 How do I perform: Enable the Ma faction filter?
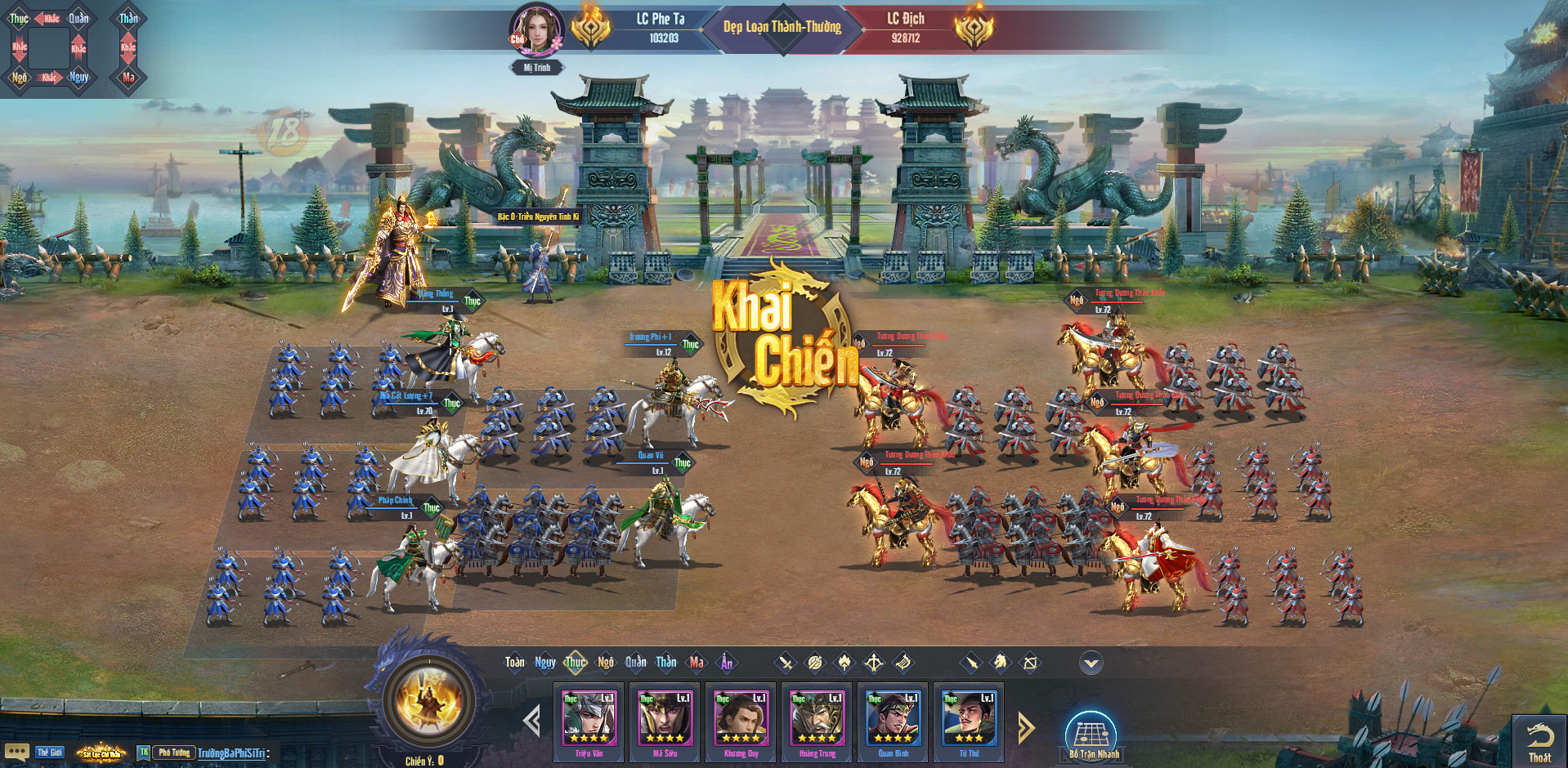coord(696,663)
